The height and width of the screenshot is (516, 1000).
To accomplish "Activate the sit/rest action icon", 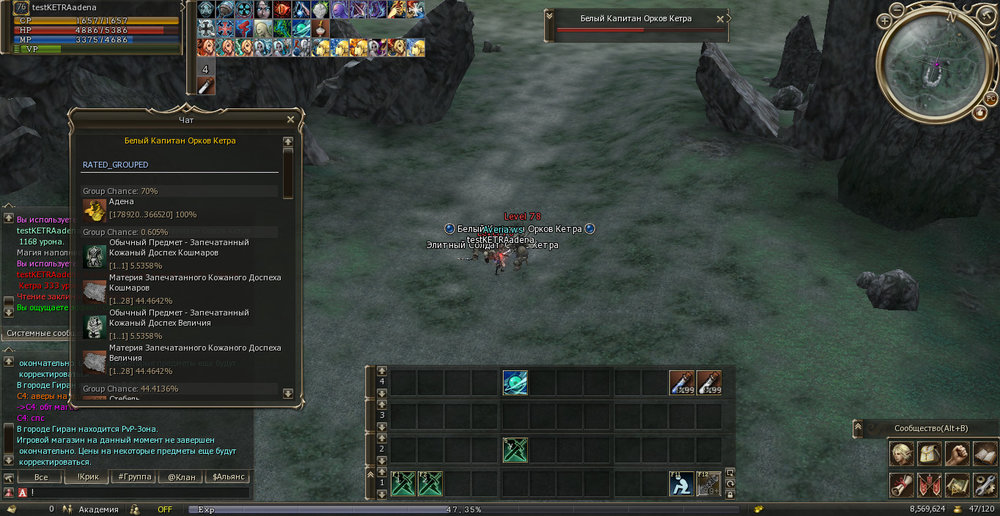I will [681, 483].
